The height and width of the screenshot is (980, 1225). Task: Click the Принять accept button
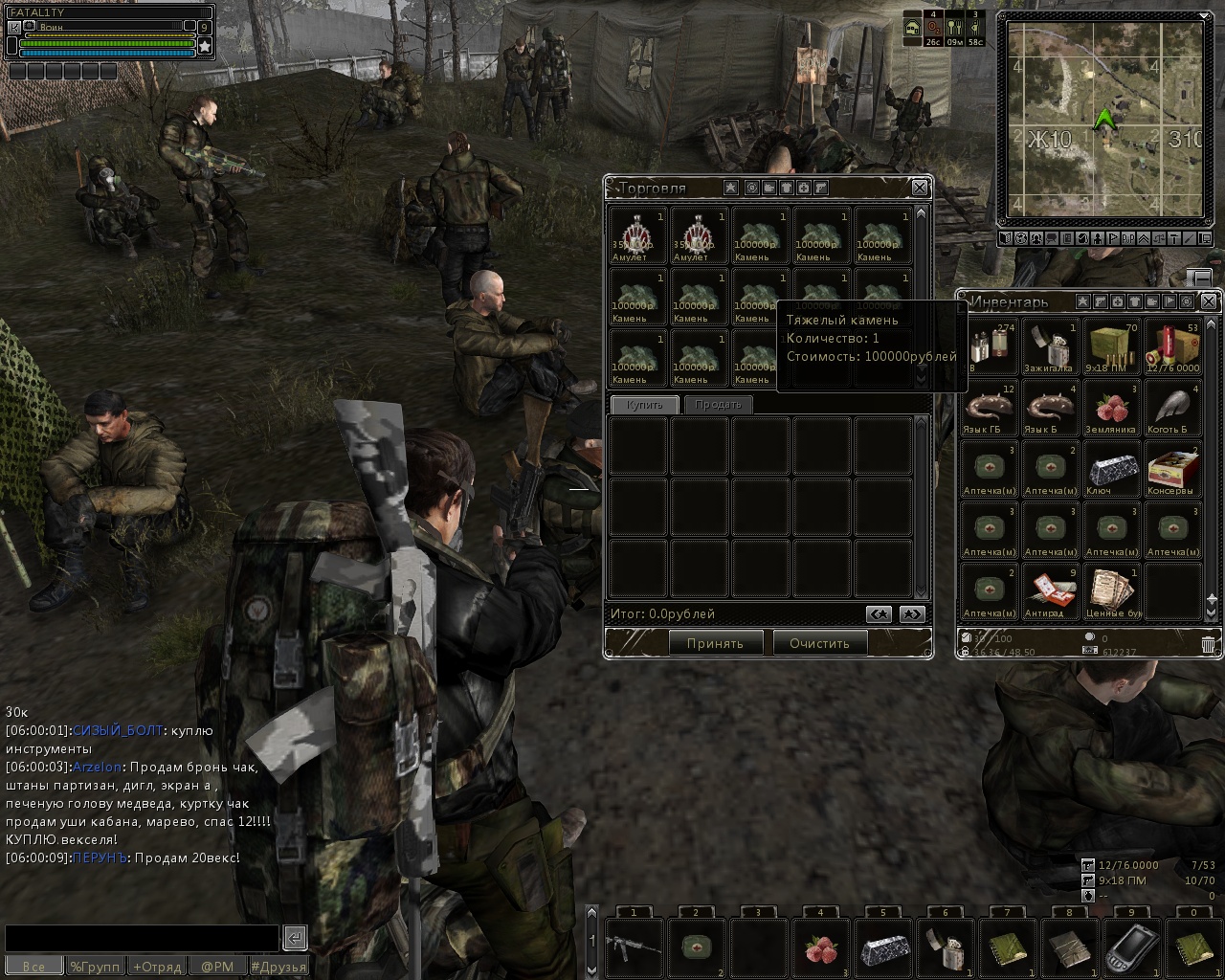pos(715,643)
